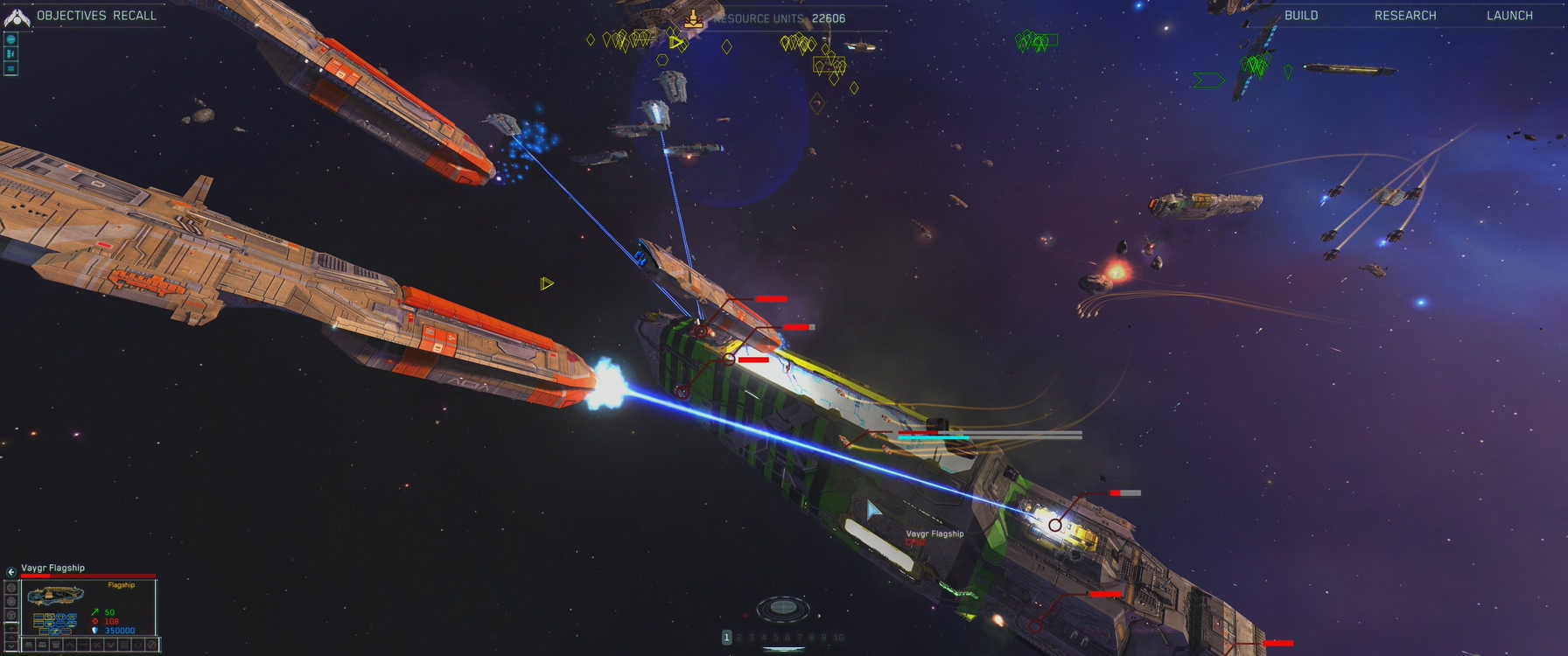Open the Research menu

pyautogui.click(x=1405, y=16)
